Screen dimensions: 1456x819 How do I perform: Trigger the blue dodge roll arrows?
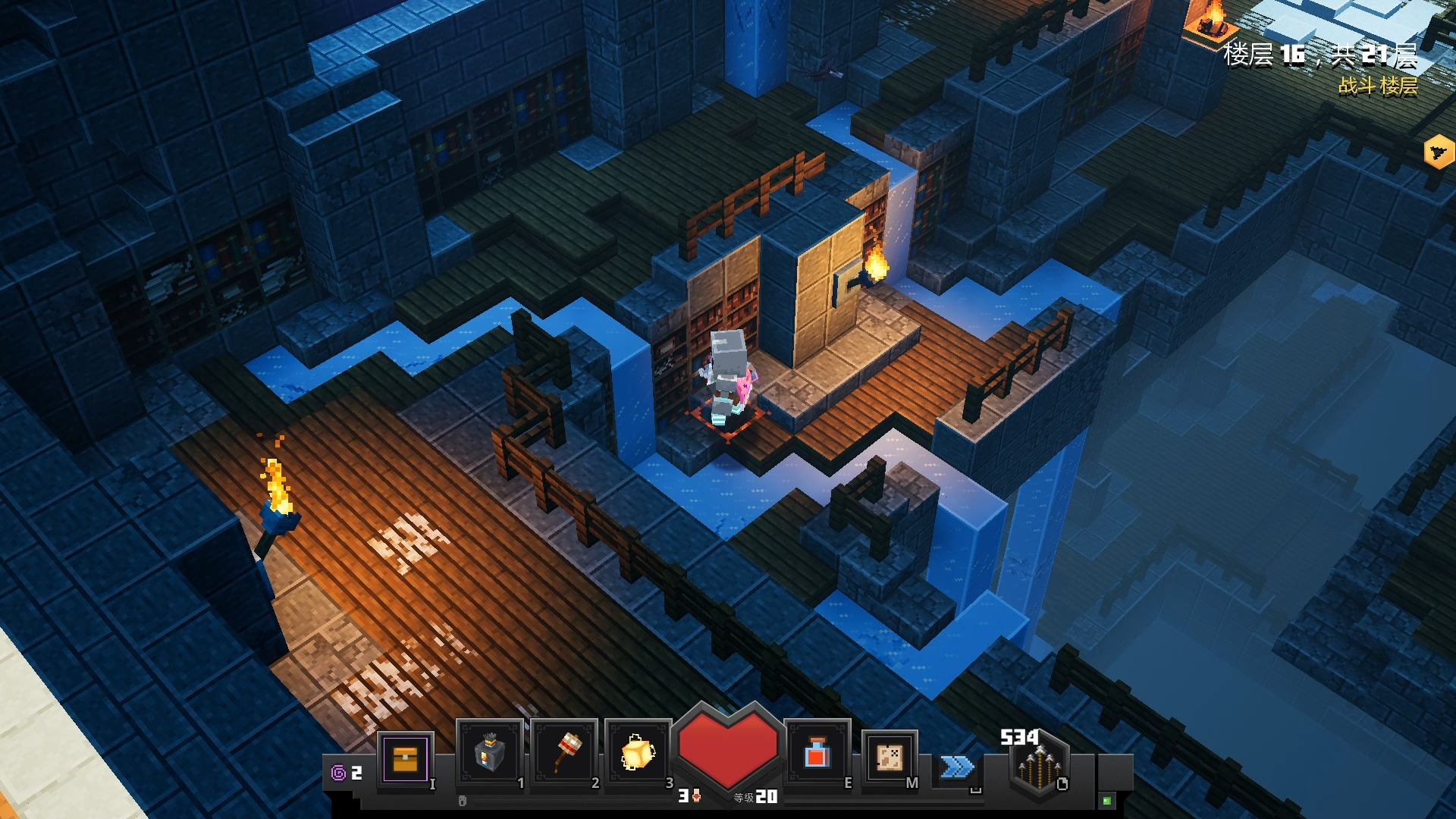(x=957, y=767)
